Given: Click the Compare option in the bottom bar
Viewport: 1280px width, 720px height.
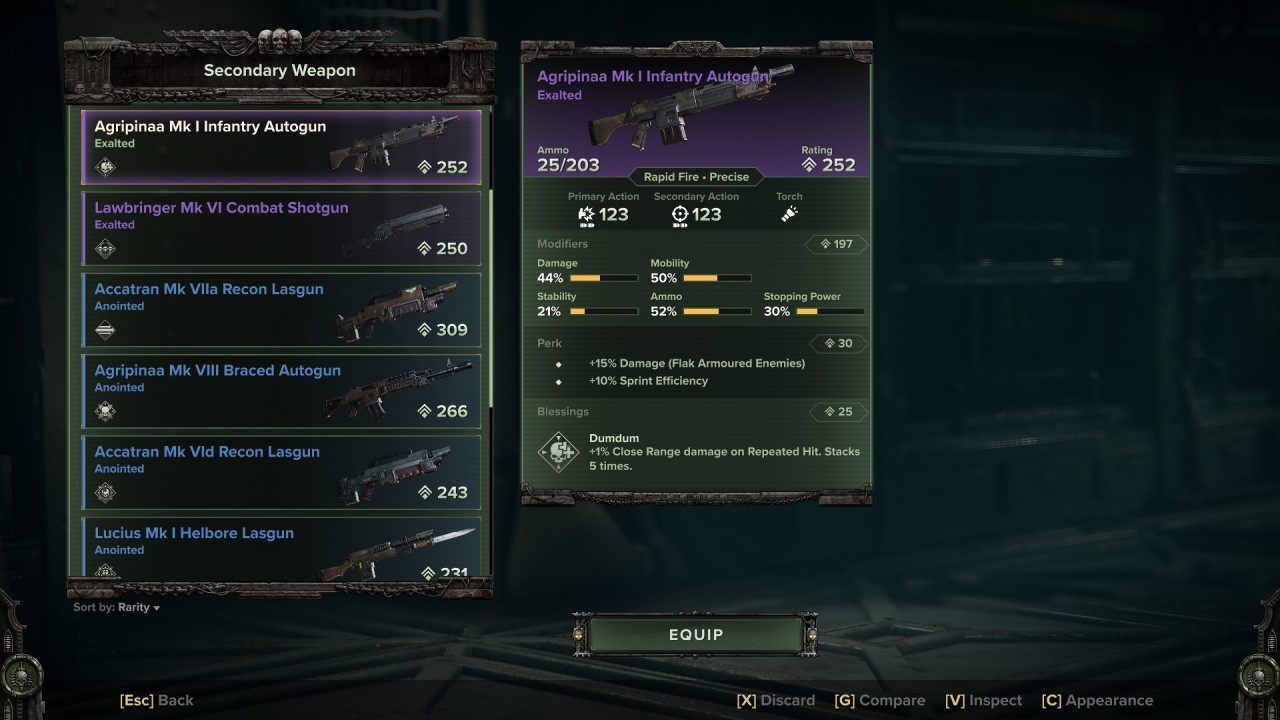Looking at the screenshot, I should pyautogui.click(x=880, y=700).
